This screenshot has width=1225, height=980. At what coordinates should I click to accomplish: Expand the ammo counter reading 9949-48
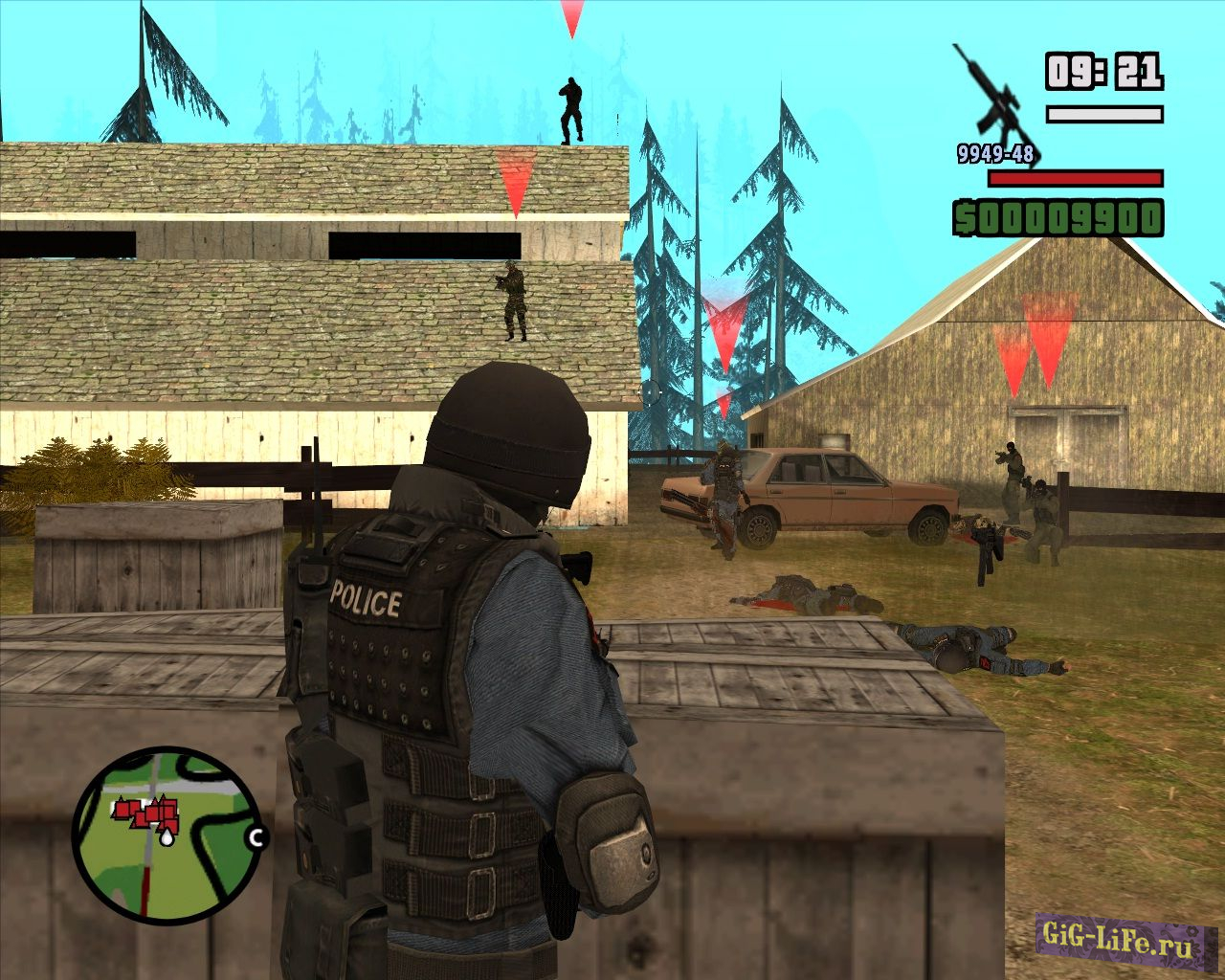click(995, 151)
